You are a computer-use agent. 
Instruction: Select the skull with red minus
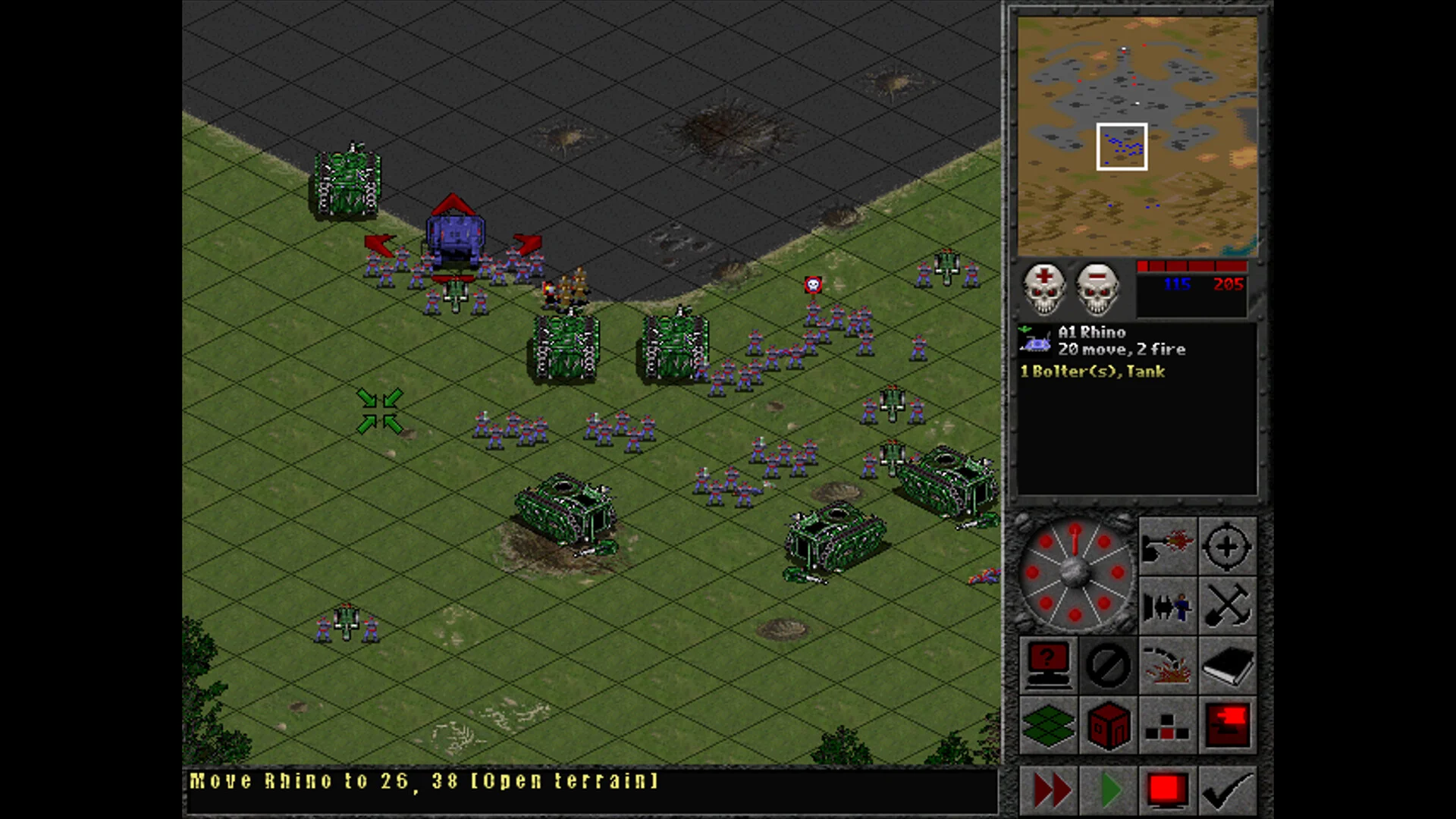click(x=1097, y=289)
